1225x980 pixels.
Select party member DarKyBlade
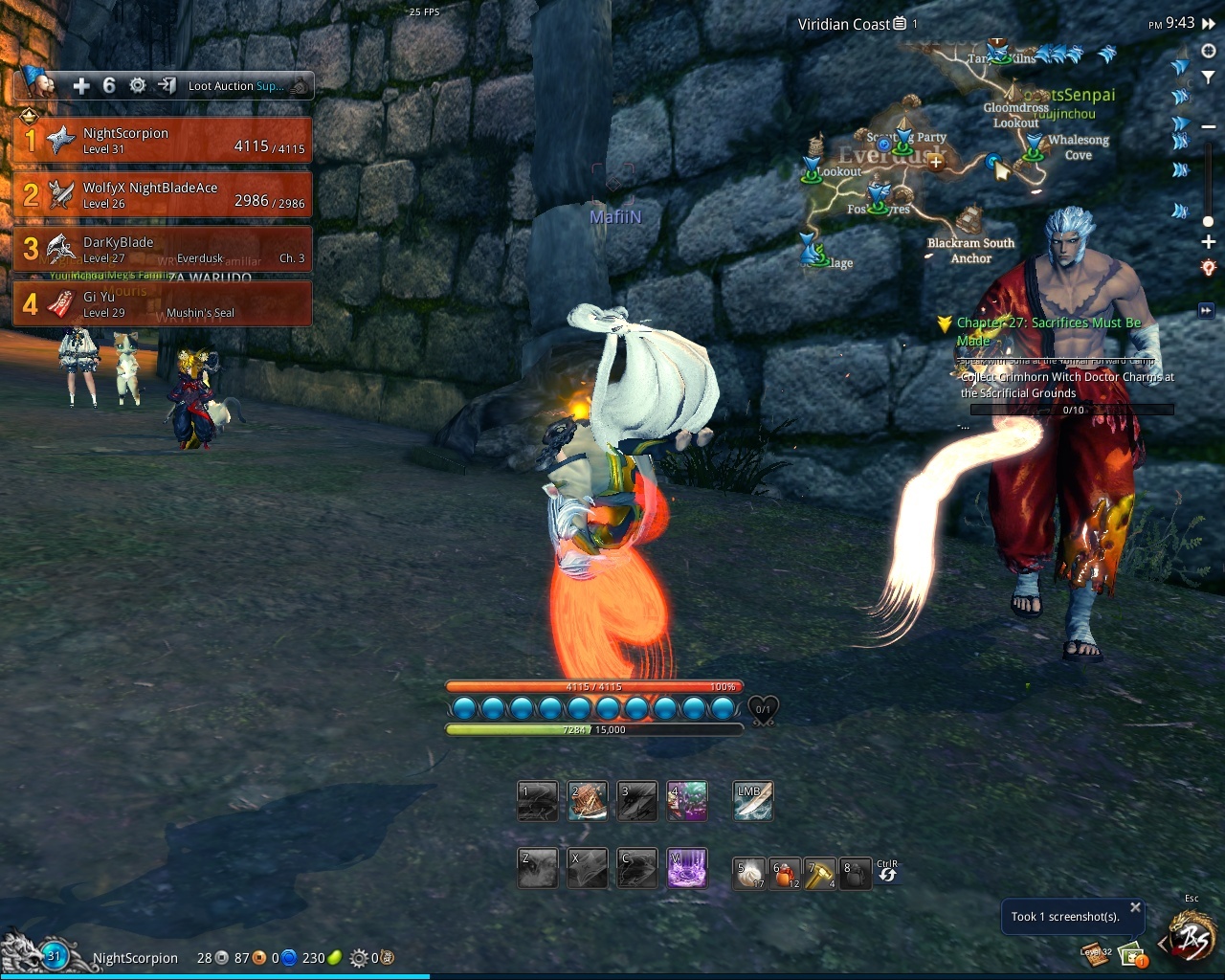[163, 249]
